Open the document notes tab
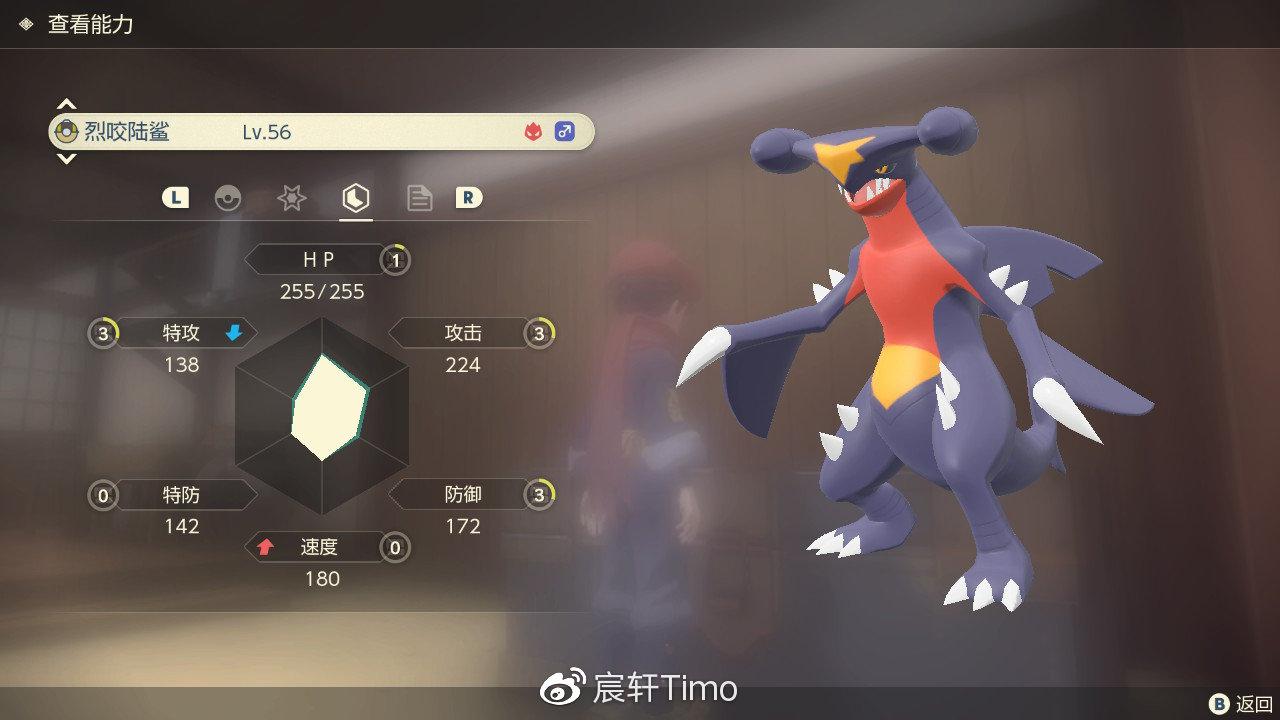The height and width of the screenshot is (720, 1280). click(419, 198)
